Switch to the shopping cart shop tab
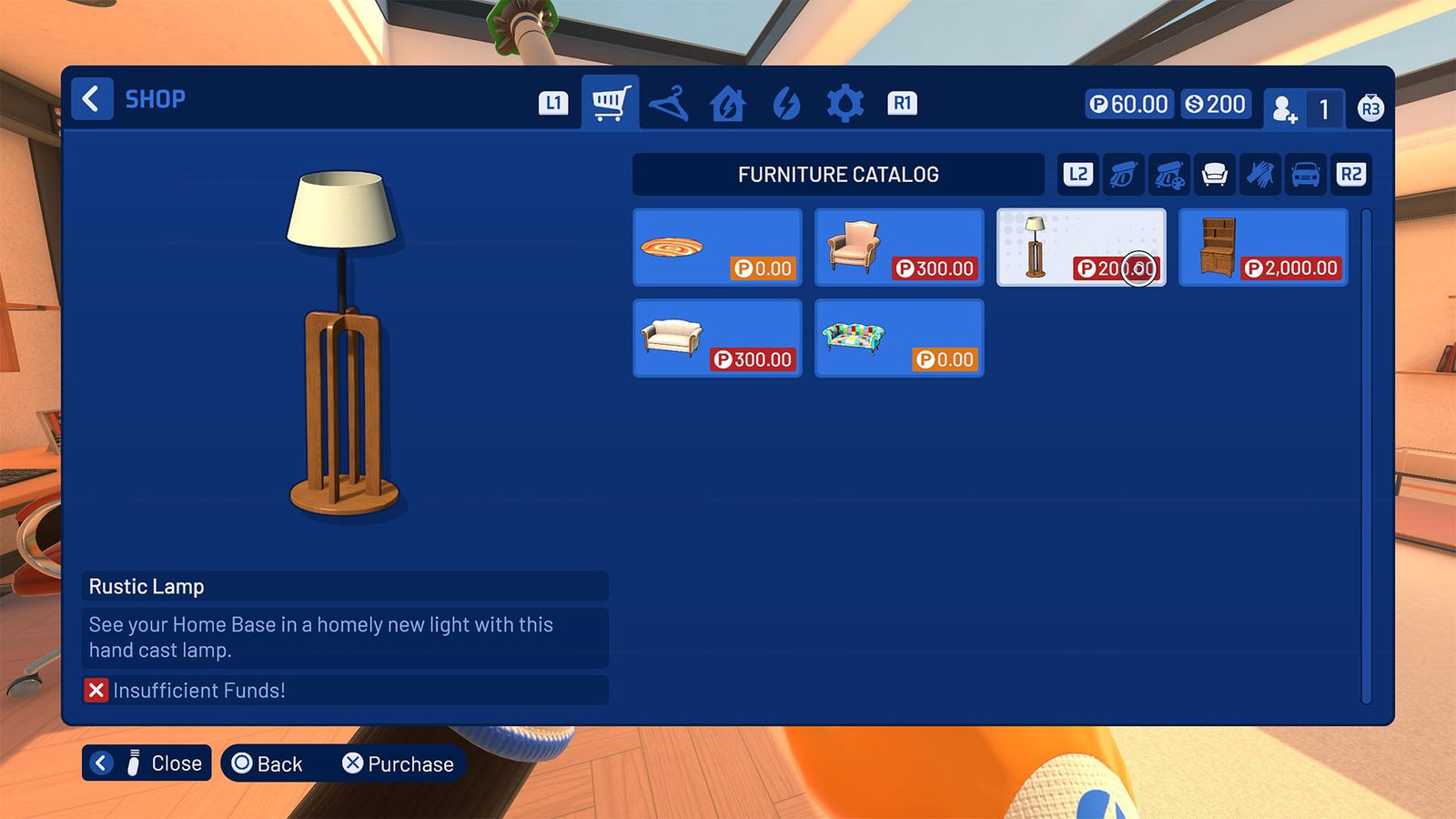1456x819 pixels. [610, 103]
